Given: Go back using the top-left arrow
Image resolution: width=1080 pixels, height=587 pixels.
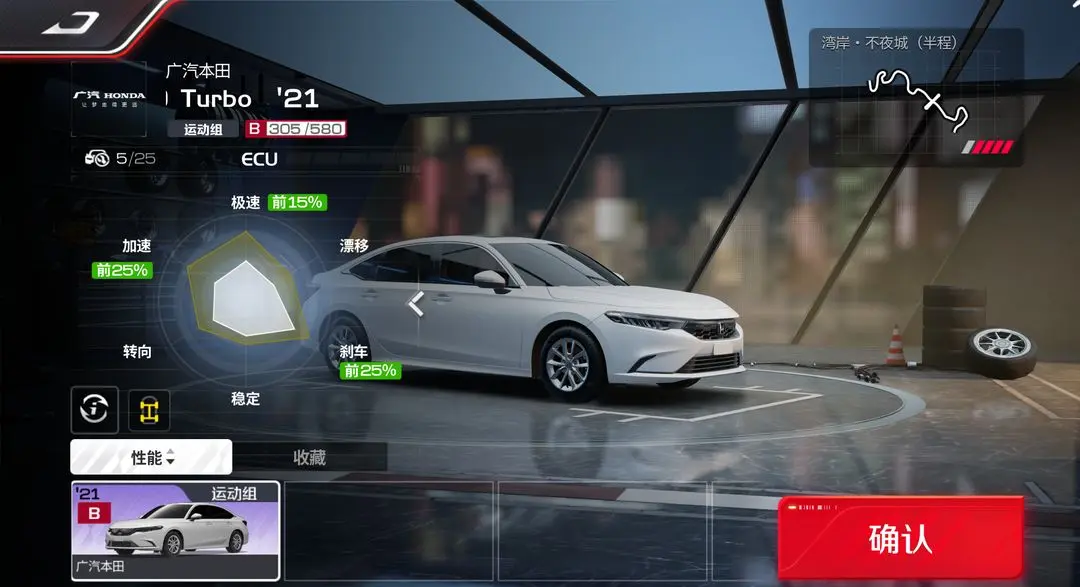Looking at the screenshot, I should point(70,20).
